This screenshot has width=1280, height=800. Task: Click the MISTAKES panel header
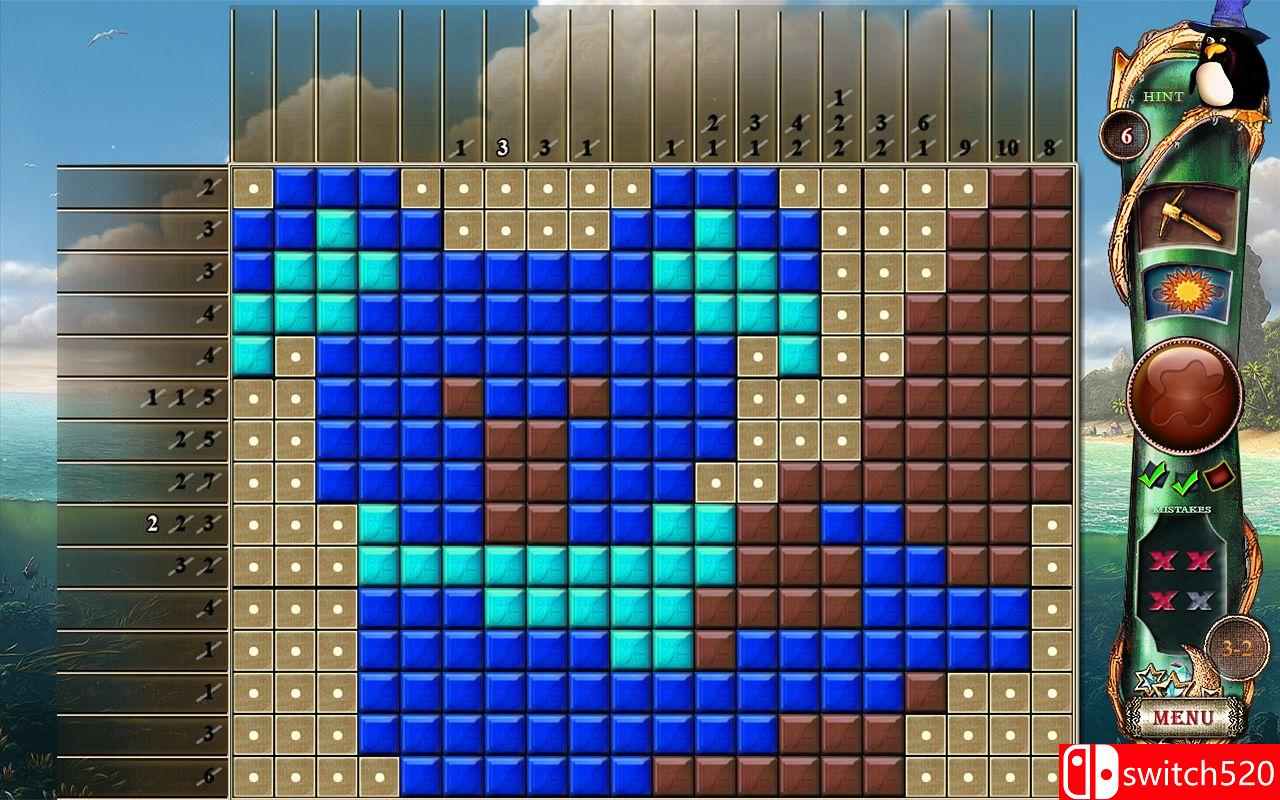click(x=1184, y=508)
